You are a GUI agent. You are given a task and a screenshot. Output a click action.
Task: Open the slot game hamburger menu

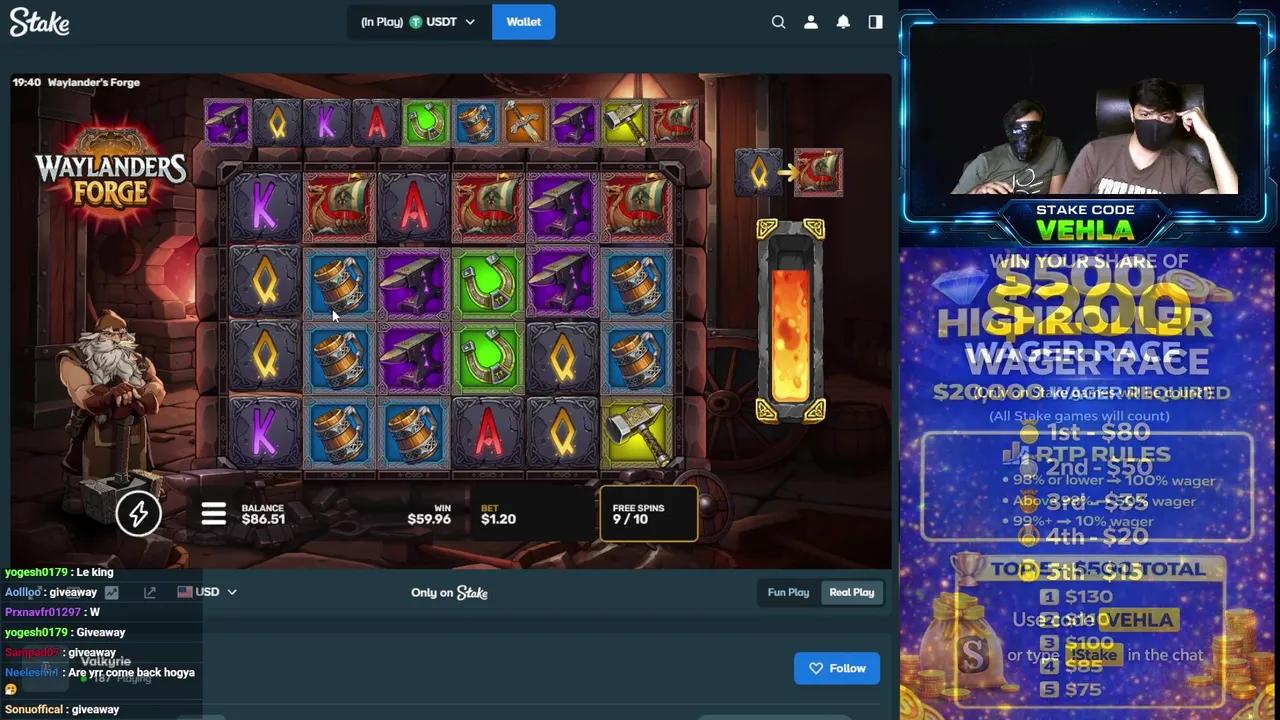[x=213, y=513]
